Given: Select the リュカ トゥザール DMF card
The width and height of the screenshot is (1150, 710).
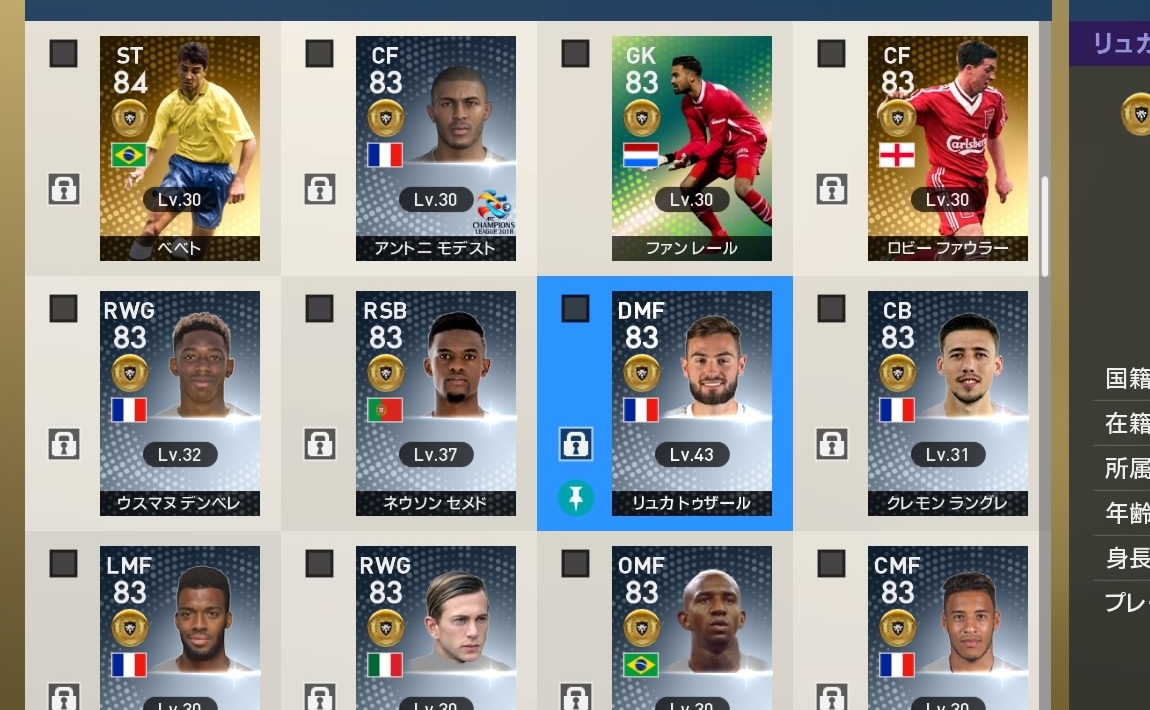Looking at the screenshot, I should pos(692,403).
